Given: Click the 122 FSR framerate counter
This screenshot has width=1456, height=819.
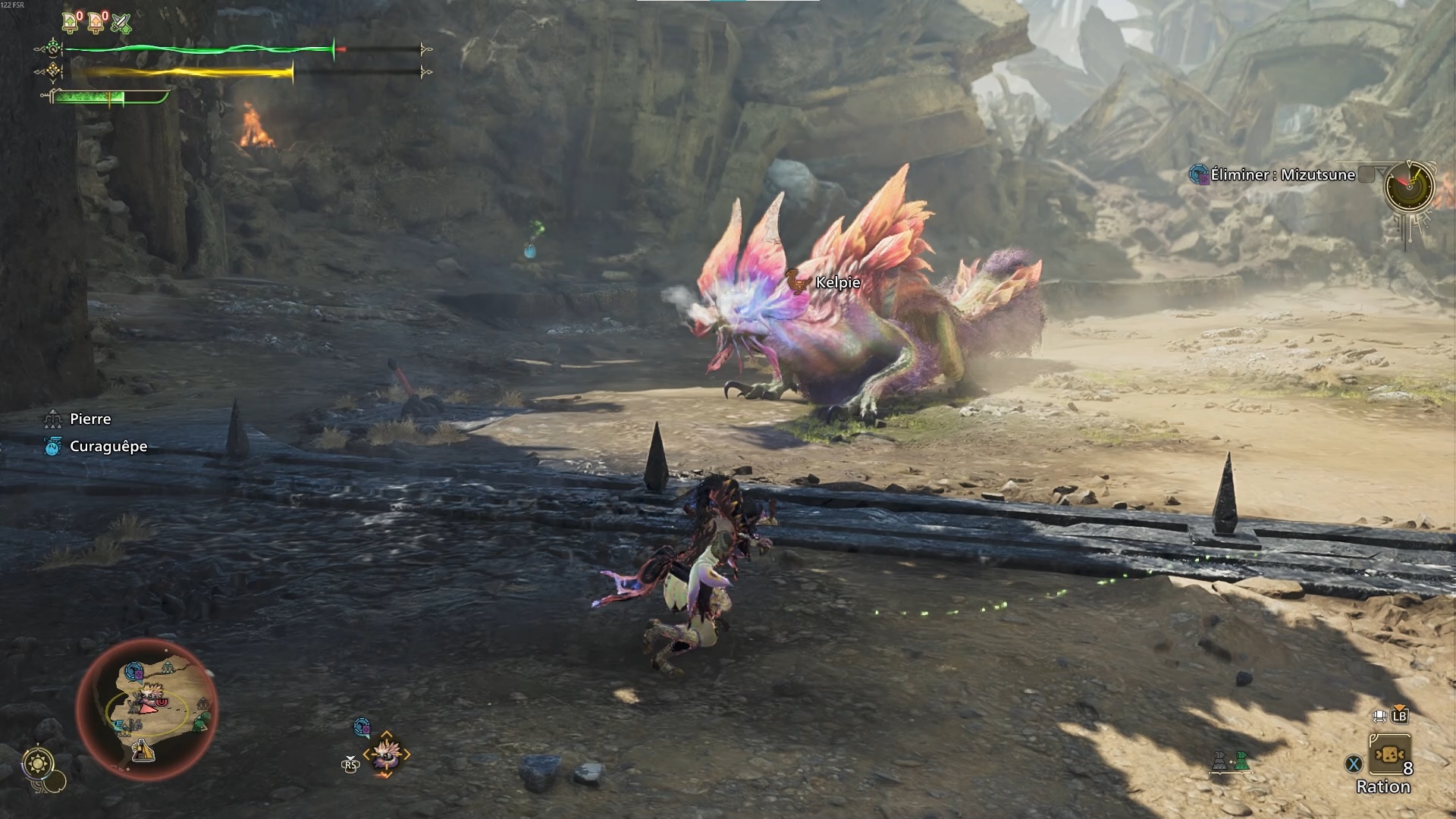Looking at the screenshot, I should [x=14, y=6].
